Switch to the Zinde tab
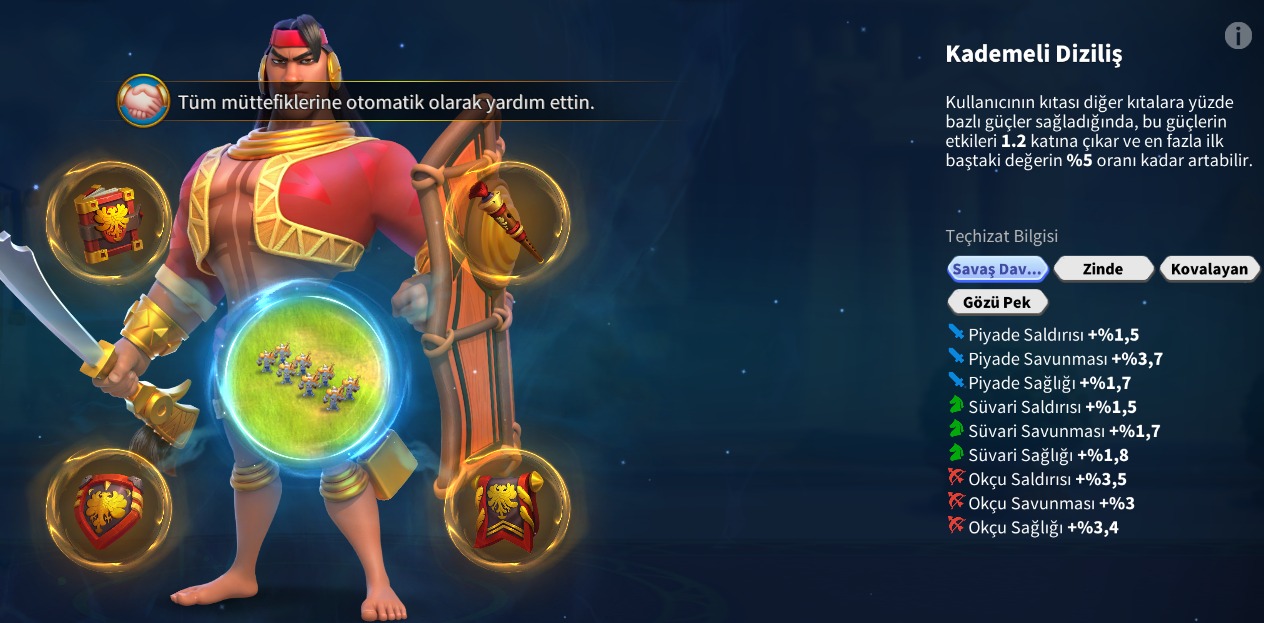Viewport: 1264px width, 623px height. point(1102,269)
